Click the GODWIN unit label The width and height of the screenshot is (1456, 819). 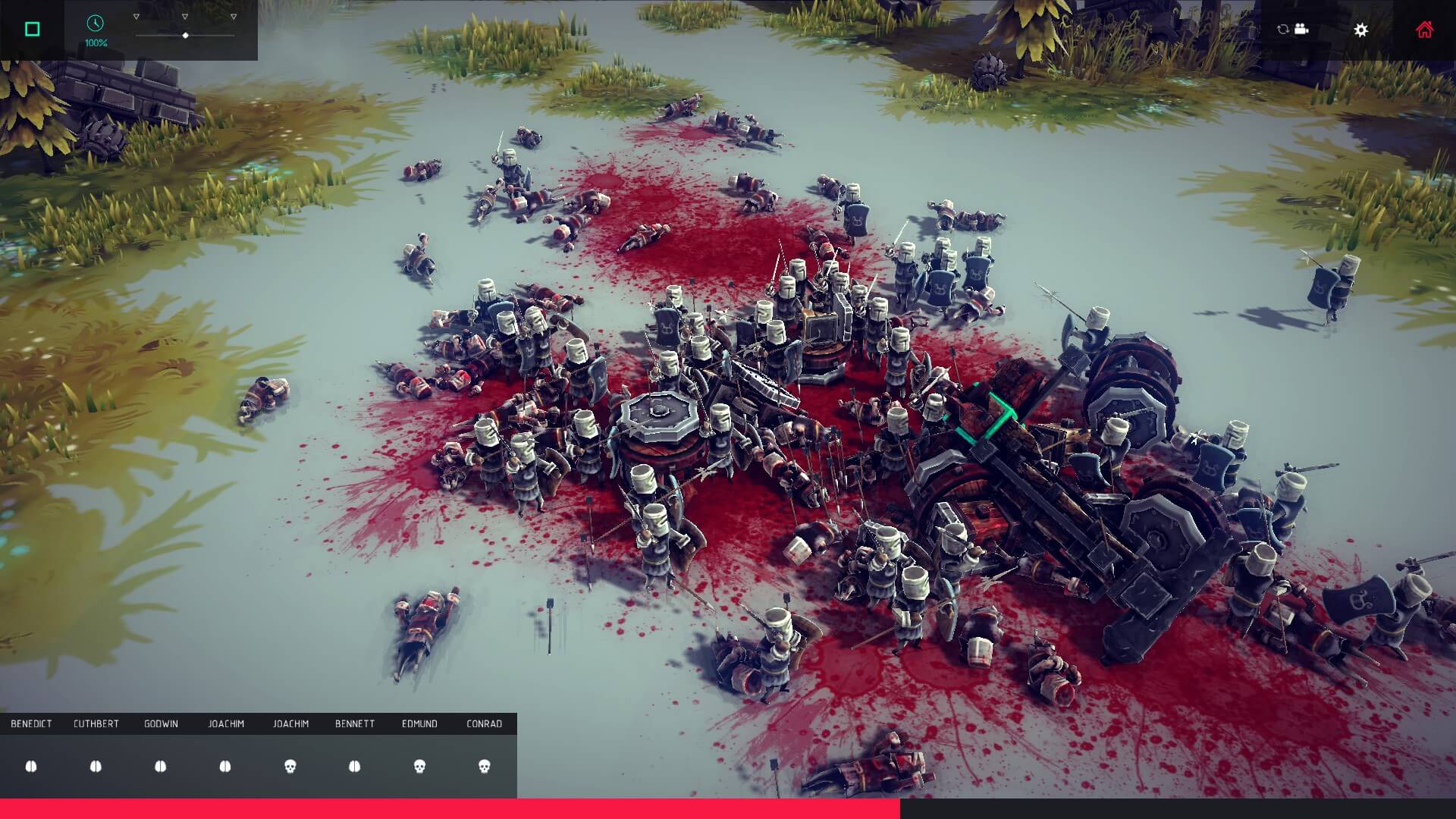(x=160, y=723)
